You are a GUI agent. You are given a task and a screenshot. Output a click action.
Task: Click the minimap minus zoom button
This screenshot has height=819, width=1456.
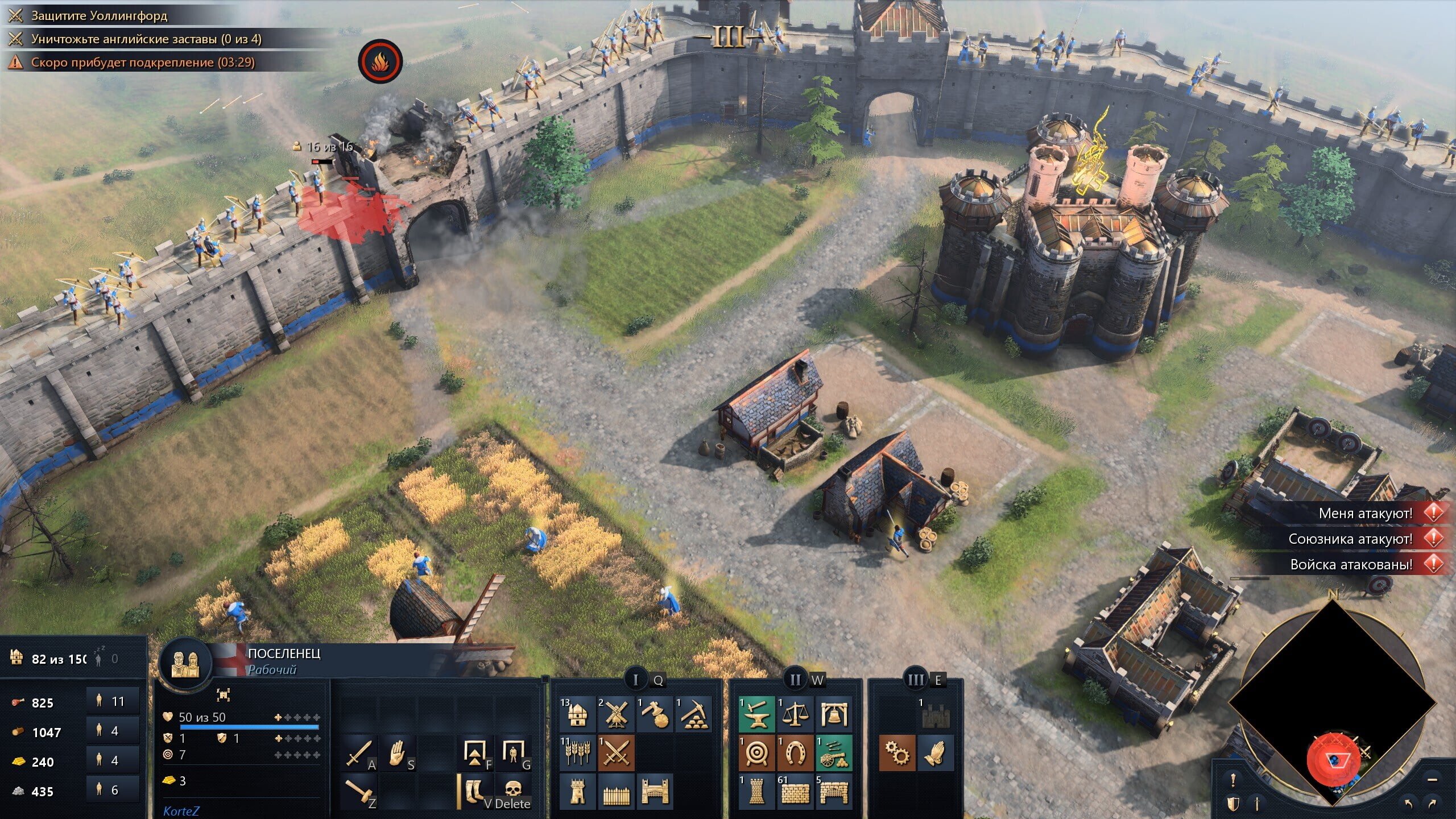[x=1433, y=779]
